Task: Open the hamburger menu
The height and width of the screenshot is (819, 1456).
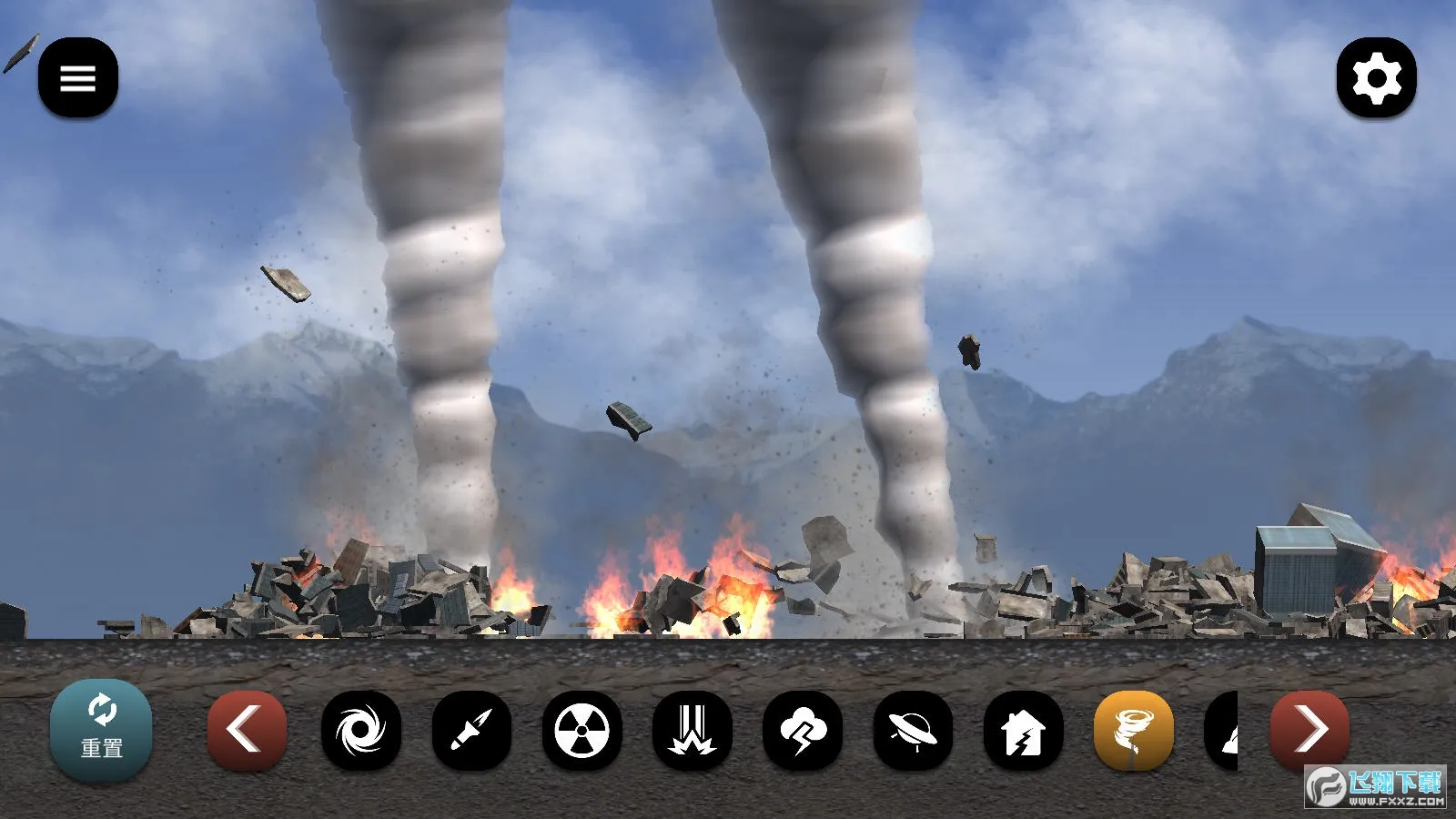Action: click(78, 77)
